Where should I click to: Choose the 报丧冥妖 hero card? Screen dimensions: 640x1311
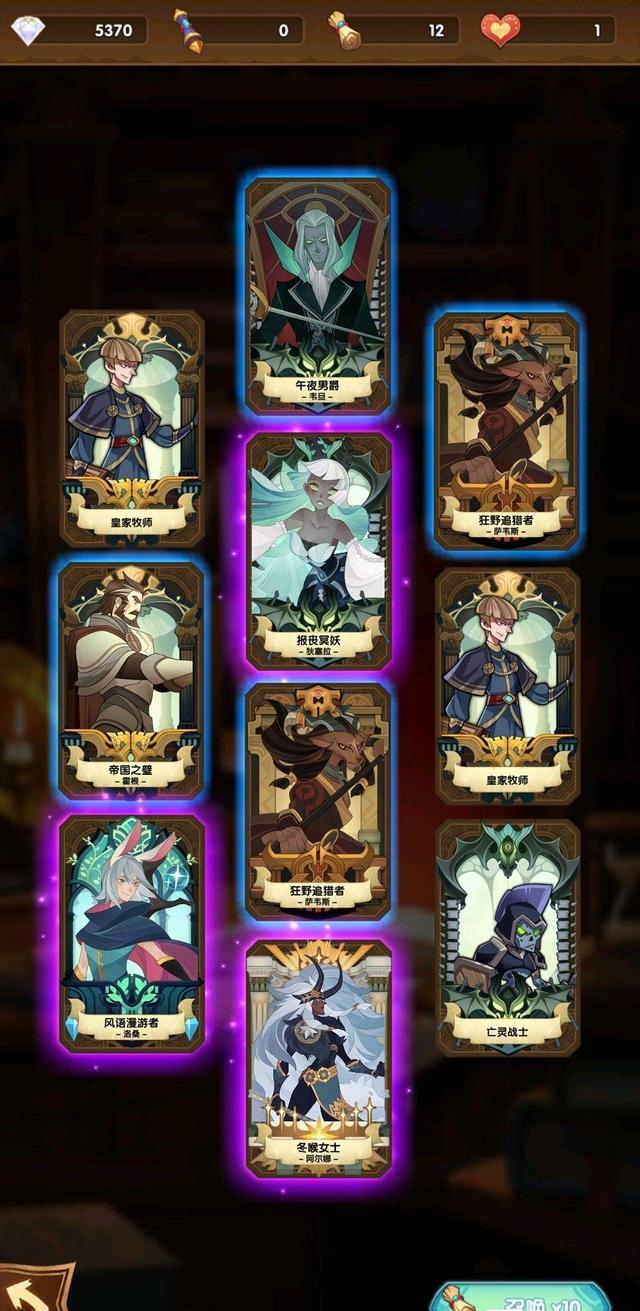pyautogui.click(x=319, y=551)
